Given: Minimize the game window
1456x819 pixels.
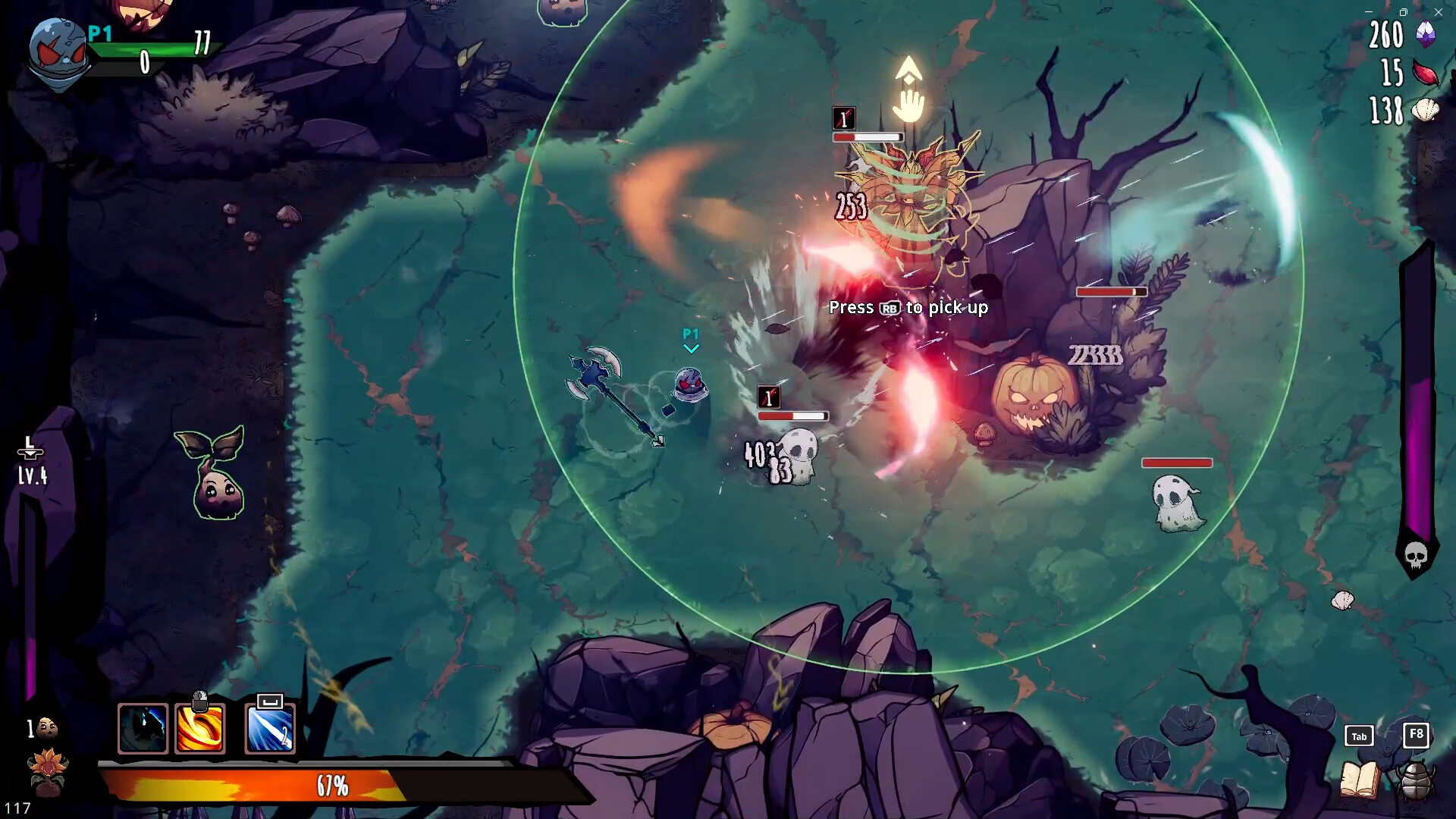Looking at the screenshot, I should (x=1369, y=12).
